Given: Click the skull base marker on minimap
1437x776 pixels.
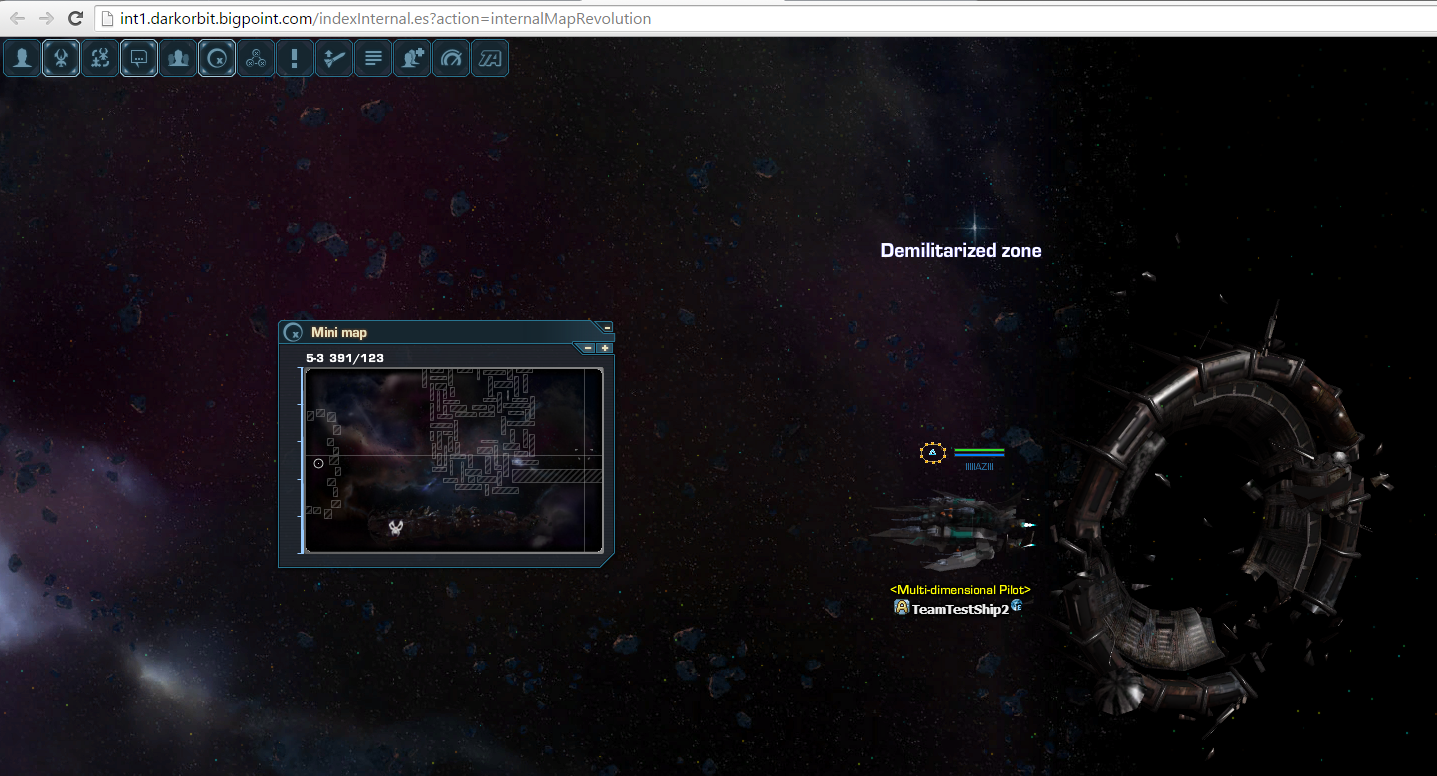Looking at the screenshot, I should pyautogui.click(x=396, y=527).
